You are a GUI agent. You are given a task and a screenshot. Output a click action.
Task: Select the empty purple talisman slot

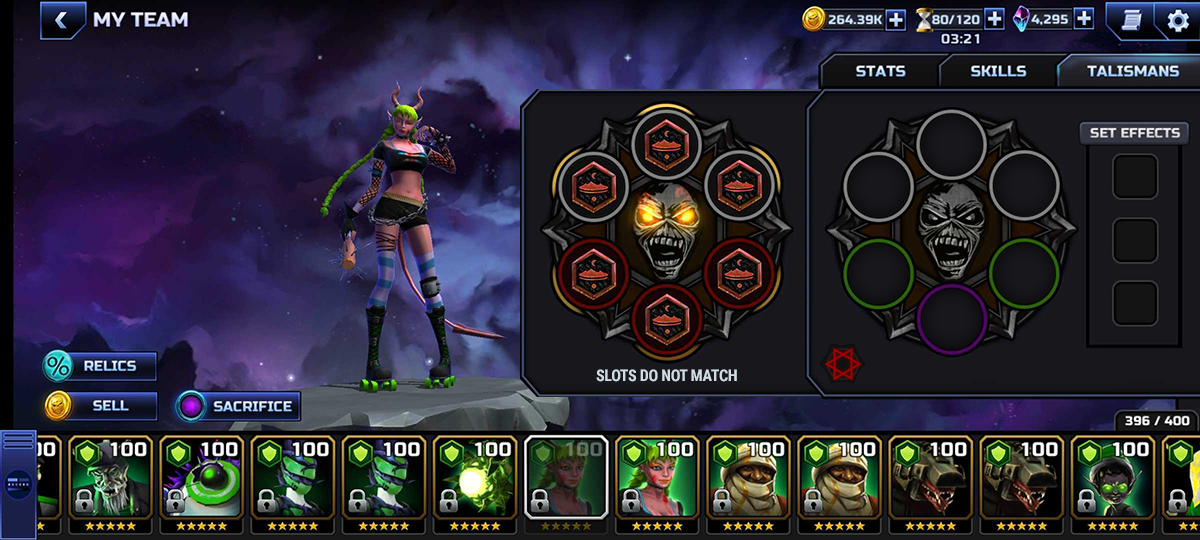[x=951, y=319]
